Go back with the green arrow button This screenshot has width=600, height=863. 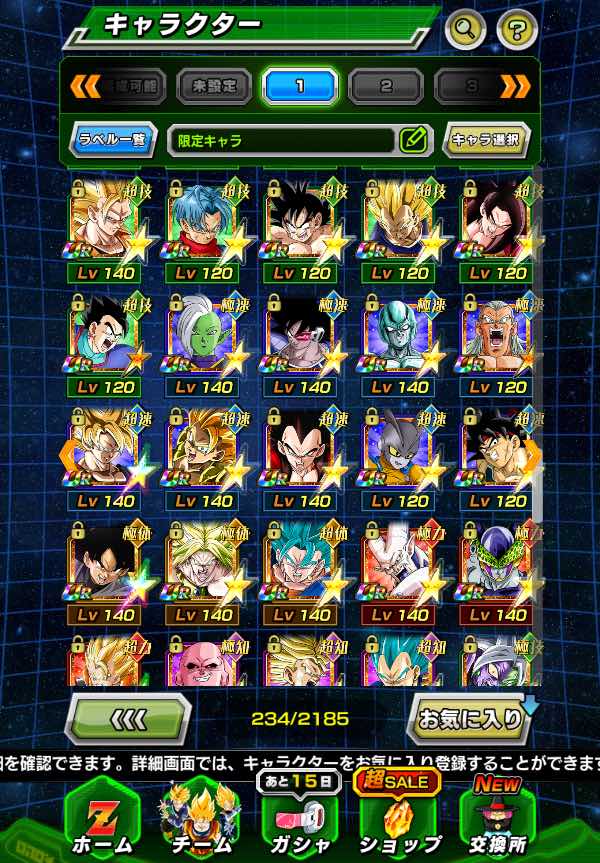point(127,718)
